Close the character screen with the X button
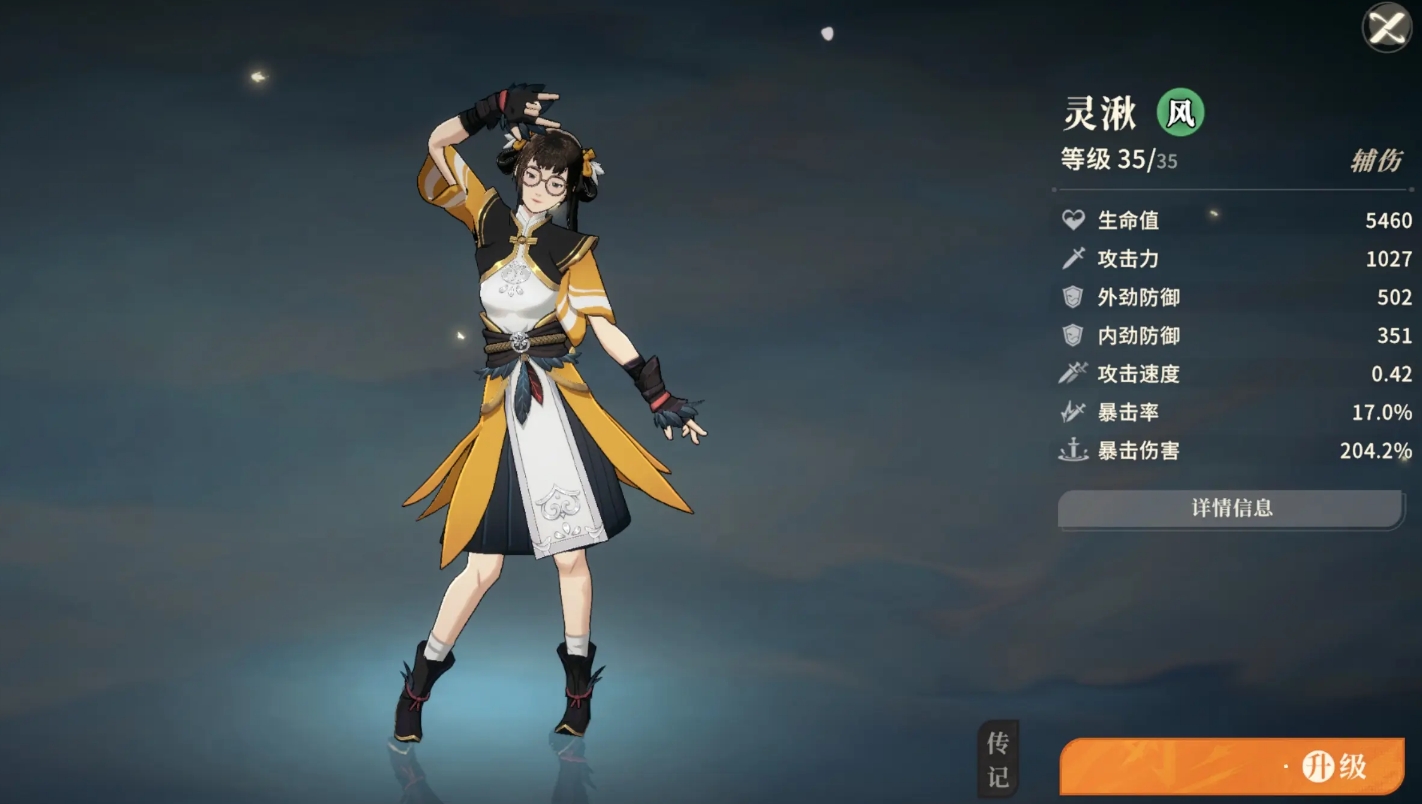This screenshot has height=804, width=1422. click(x=1387, y=28)
